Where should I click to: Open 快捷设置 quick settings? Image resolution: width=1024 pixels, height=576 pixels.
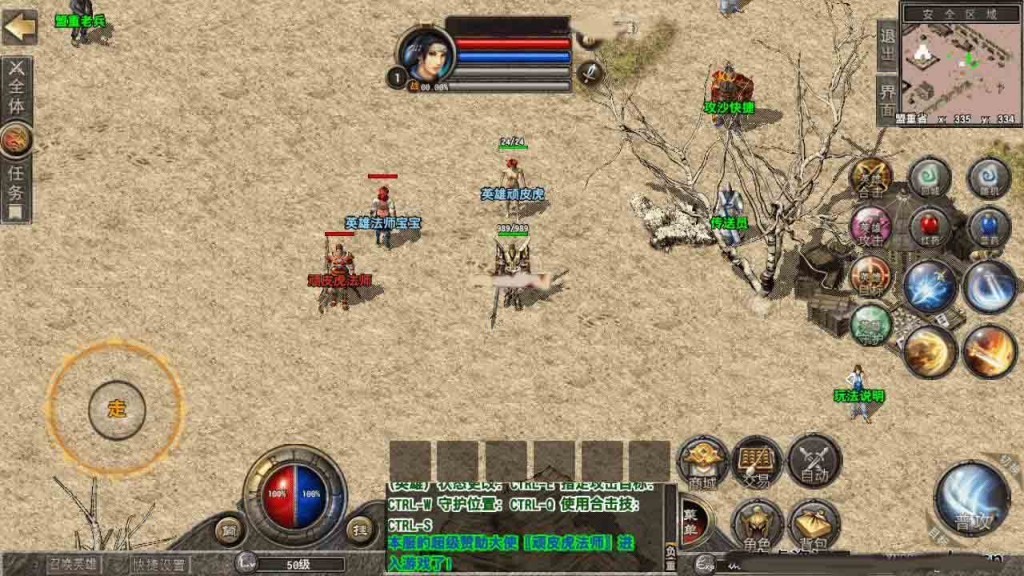pyautogui.click(x=161, y=564)
